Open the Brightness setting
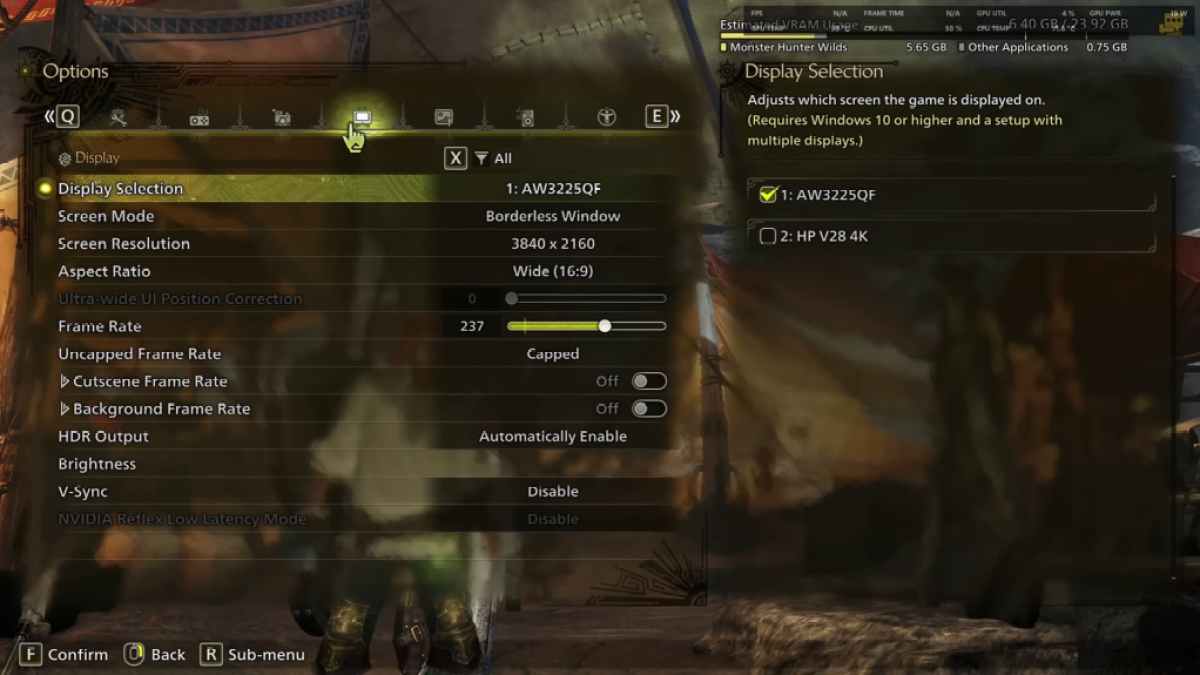 pos(97,464)
